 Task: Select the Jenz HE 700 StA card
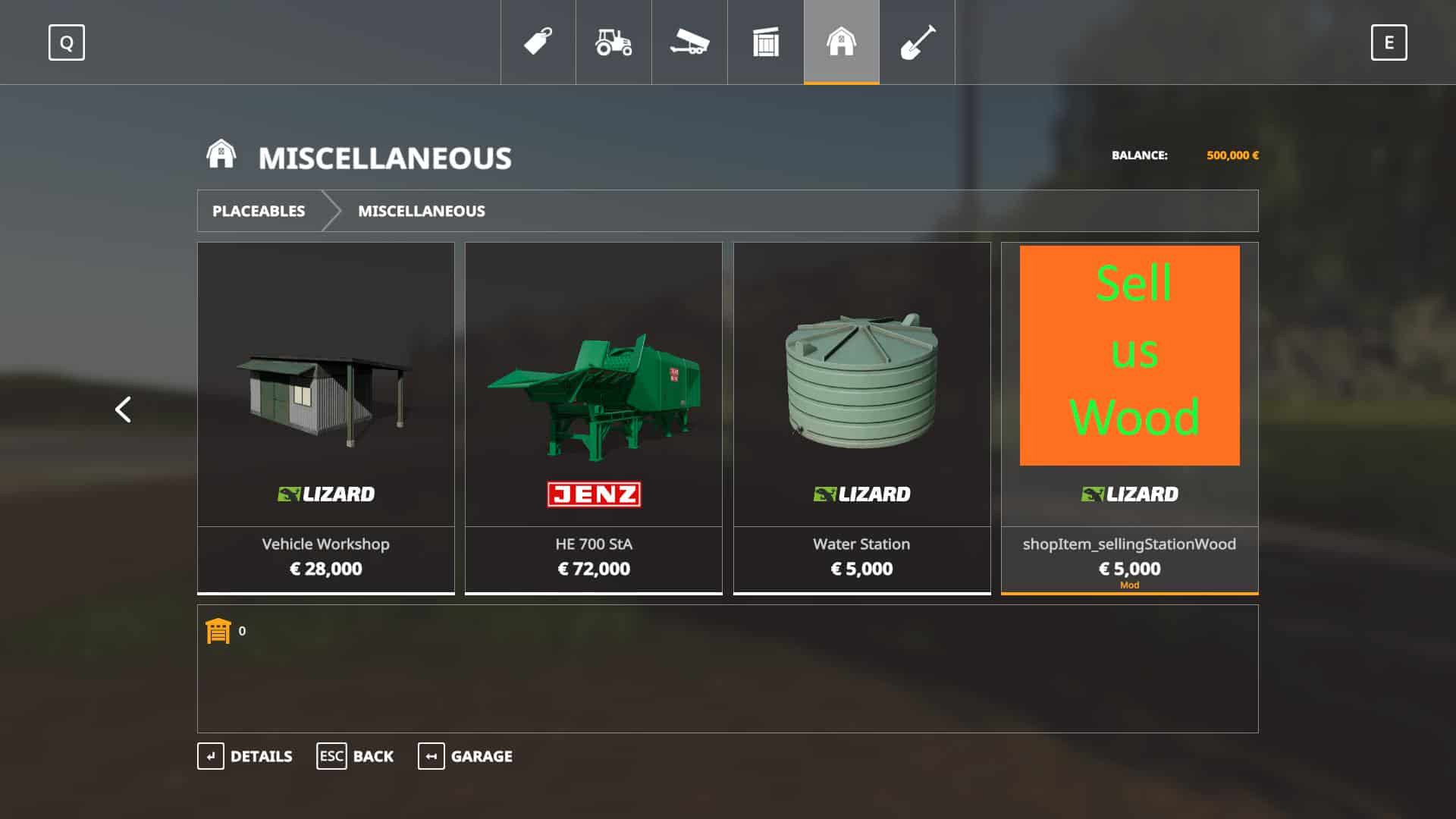tap(594, 417)
